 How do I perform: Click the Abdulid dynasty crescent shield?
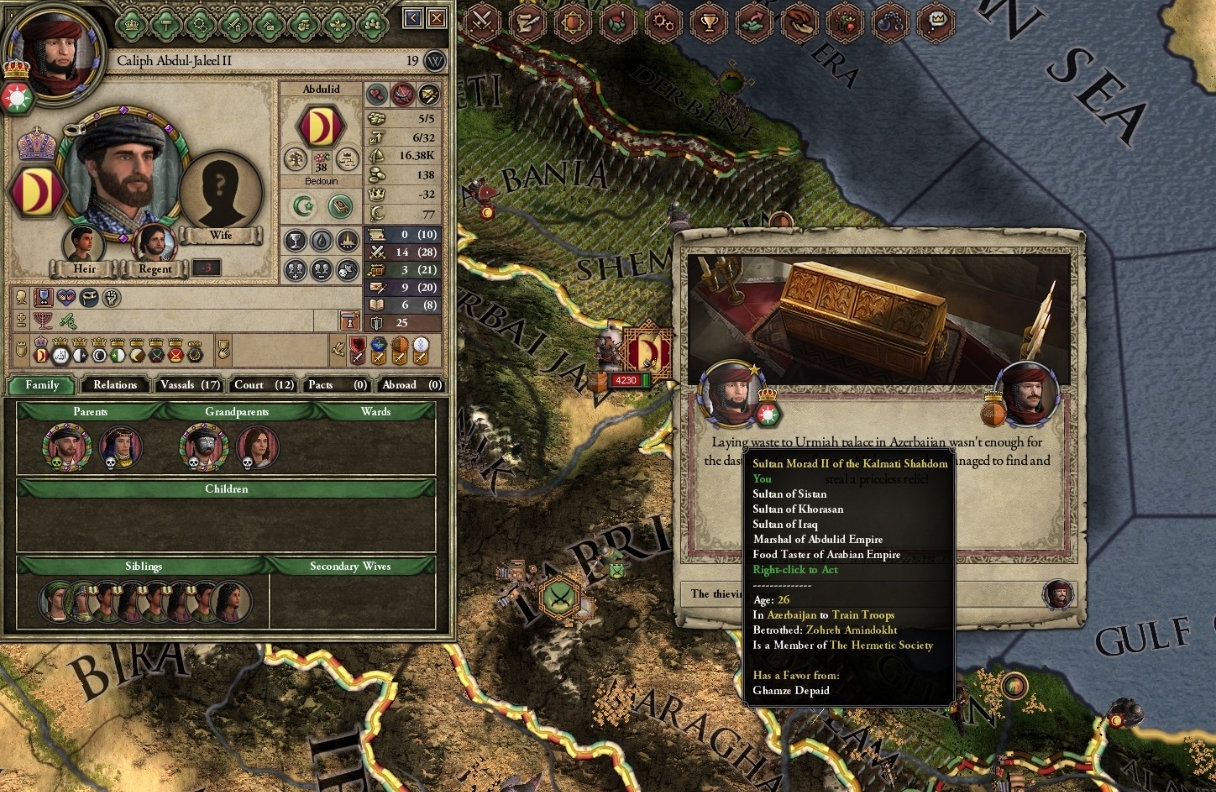click(x=321, y=126)
